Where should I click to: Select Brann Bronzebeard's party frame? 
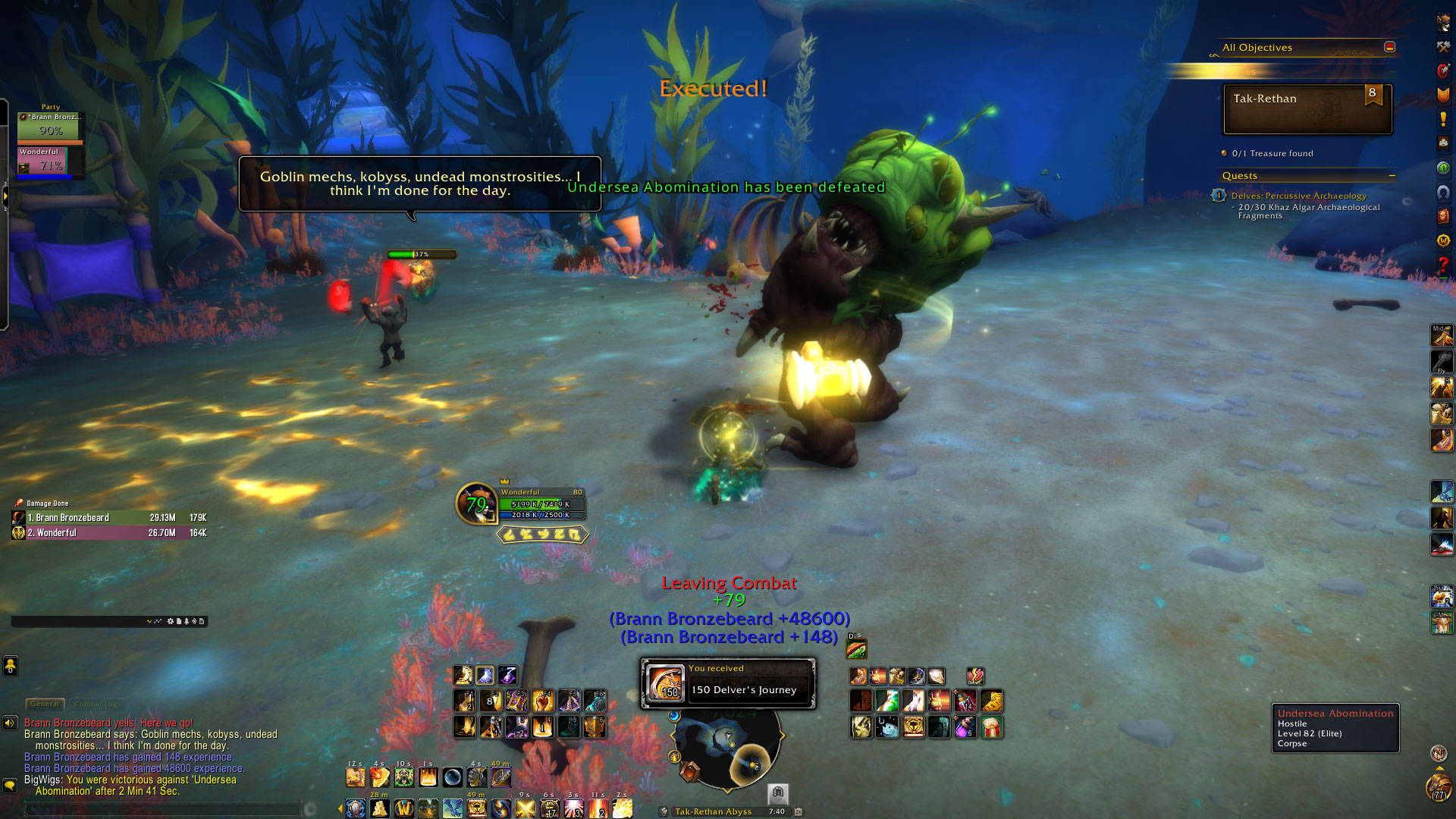tap(50, 127)
